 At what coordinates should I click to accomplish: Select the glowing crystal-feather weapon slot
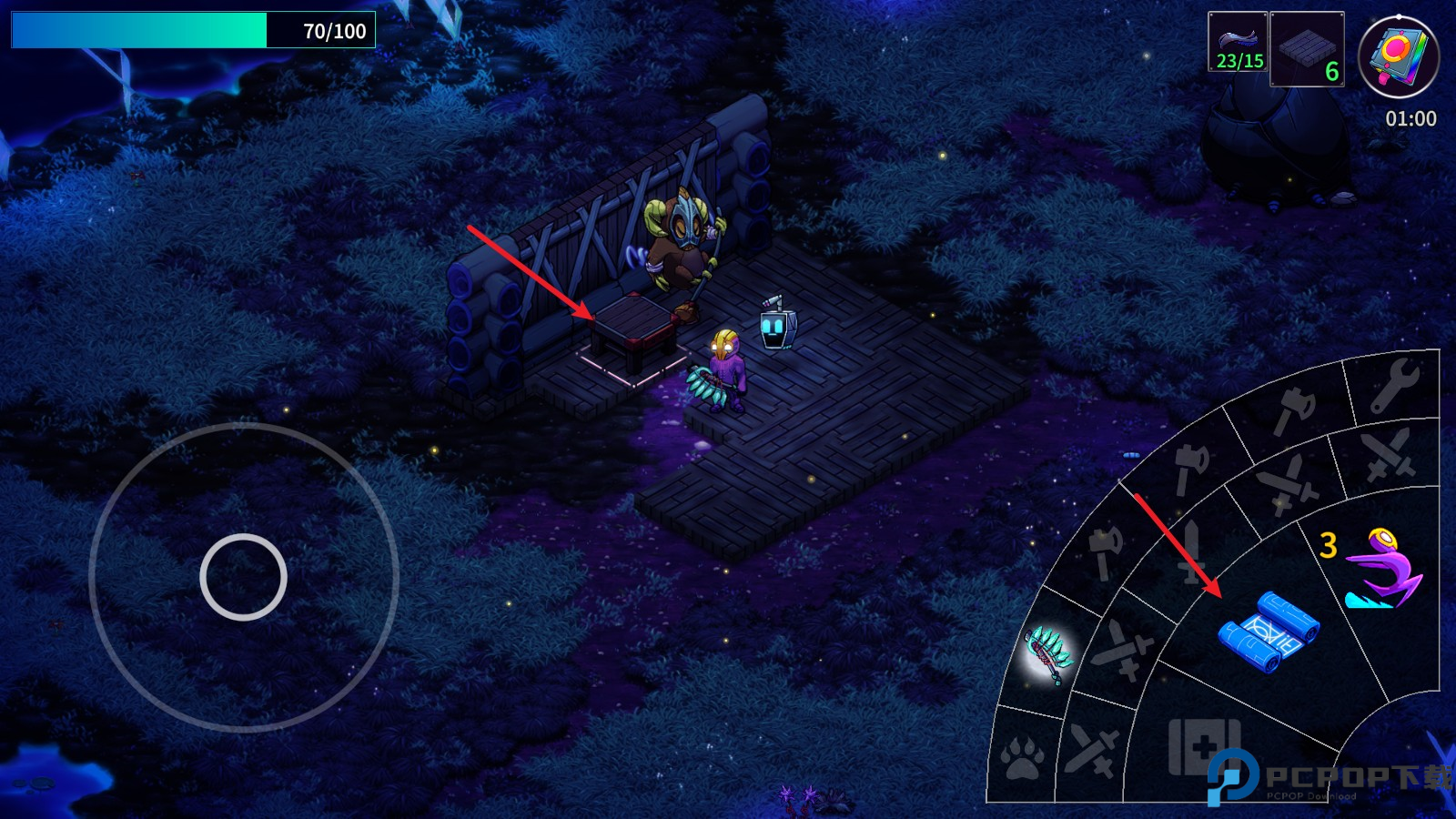1049,653
